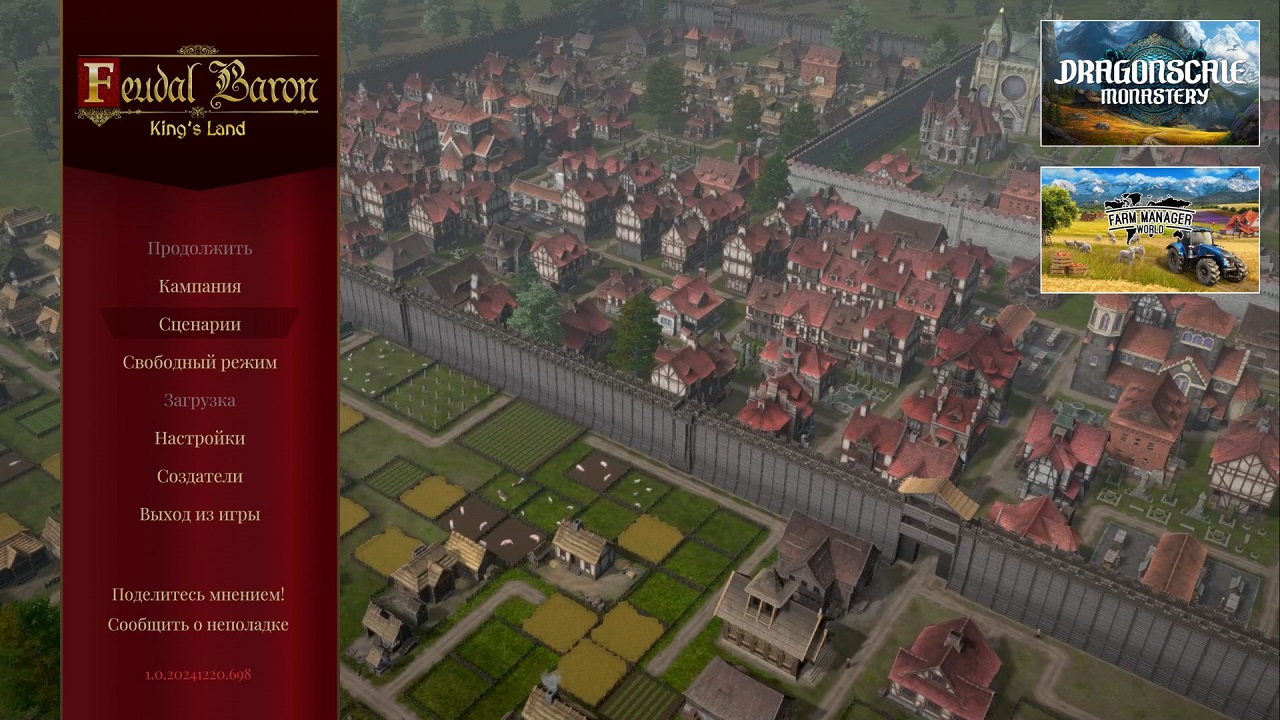The image size is (1280, 720).
Task: Click the grayed-out Продолжить option
Action: (x=199, y=248)
